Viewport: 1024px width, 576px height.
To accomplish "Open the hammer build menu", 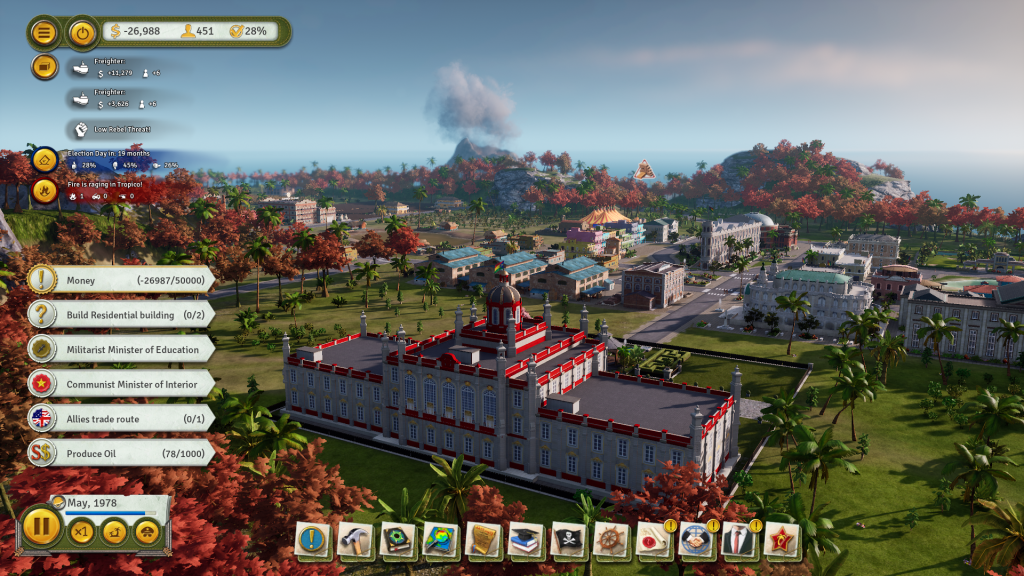I will 355,541.
